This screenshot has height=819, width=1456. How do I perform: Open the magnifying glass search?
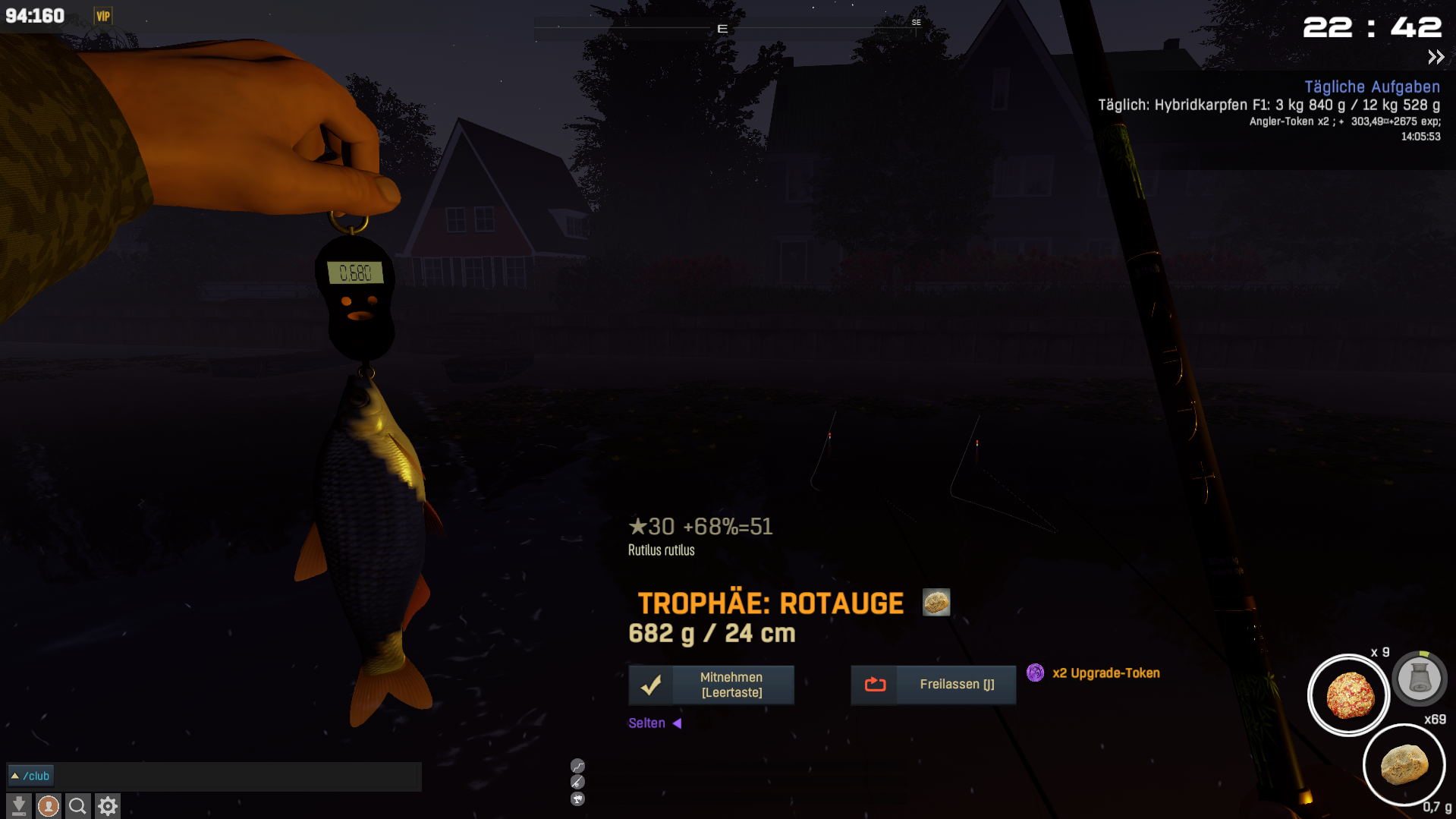pos(77,805)
